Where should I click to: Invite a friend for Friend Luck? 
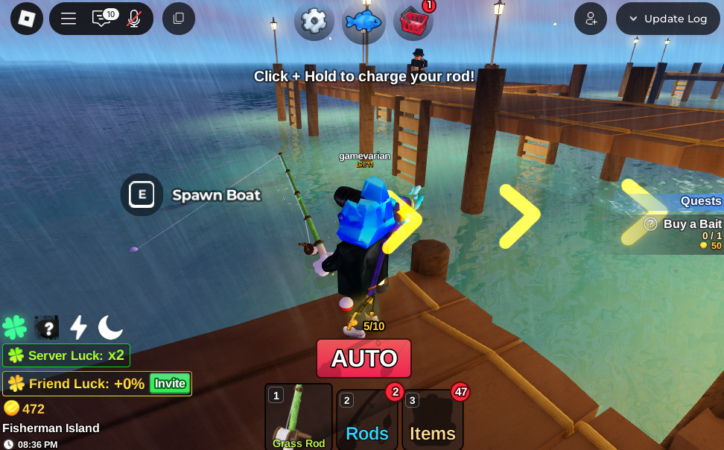click(x=169, y=383)
